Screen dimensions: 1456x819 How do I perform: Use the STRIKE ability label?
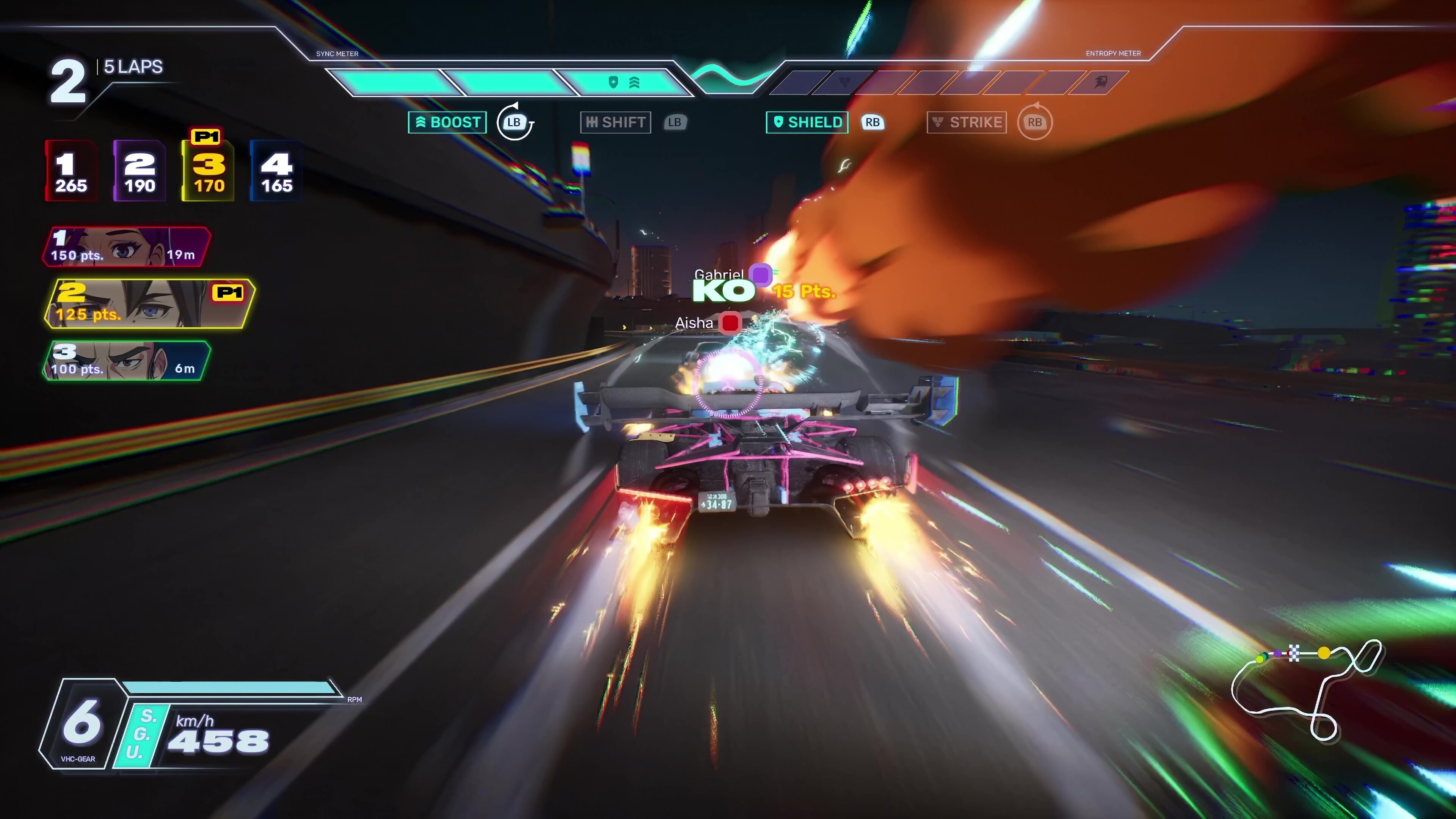[966, 122]
